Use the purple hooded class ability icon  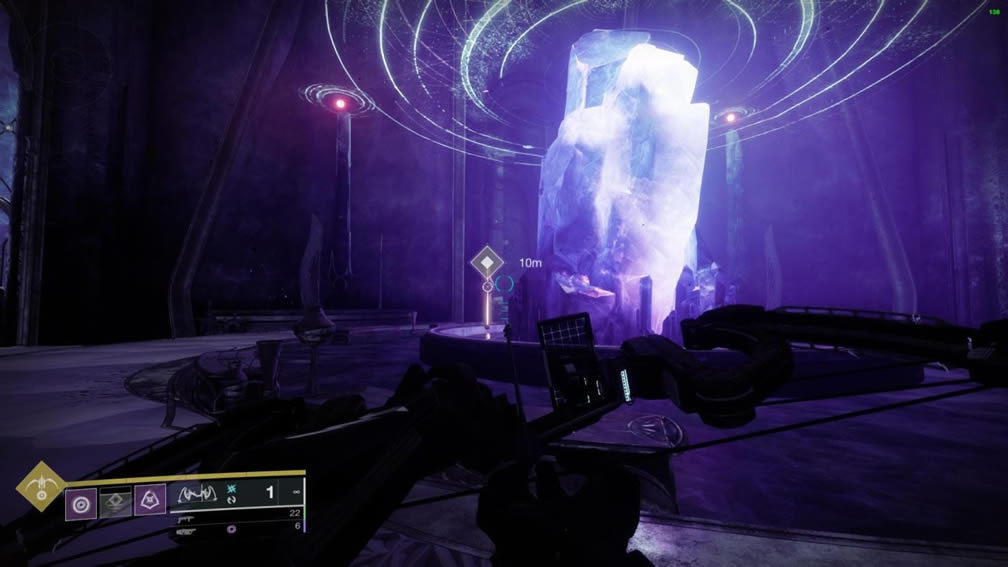coord(150,499)
